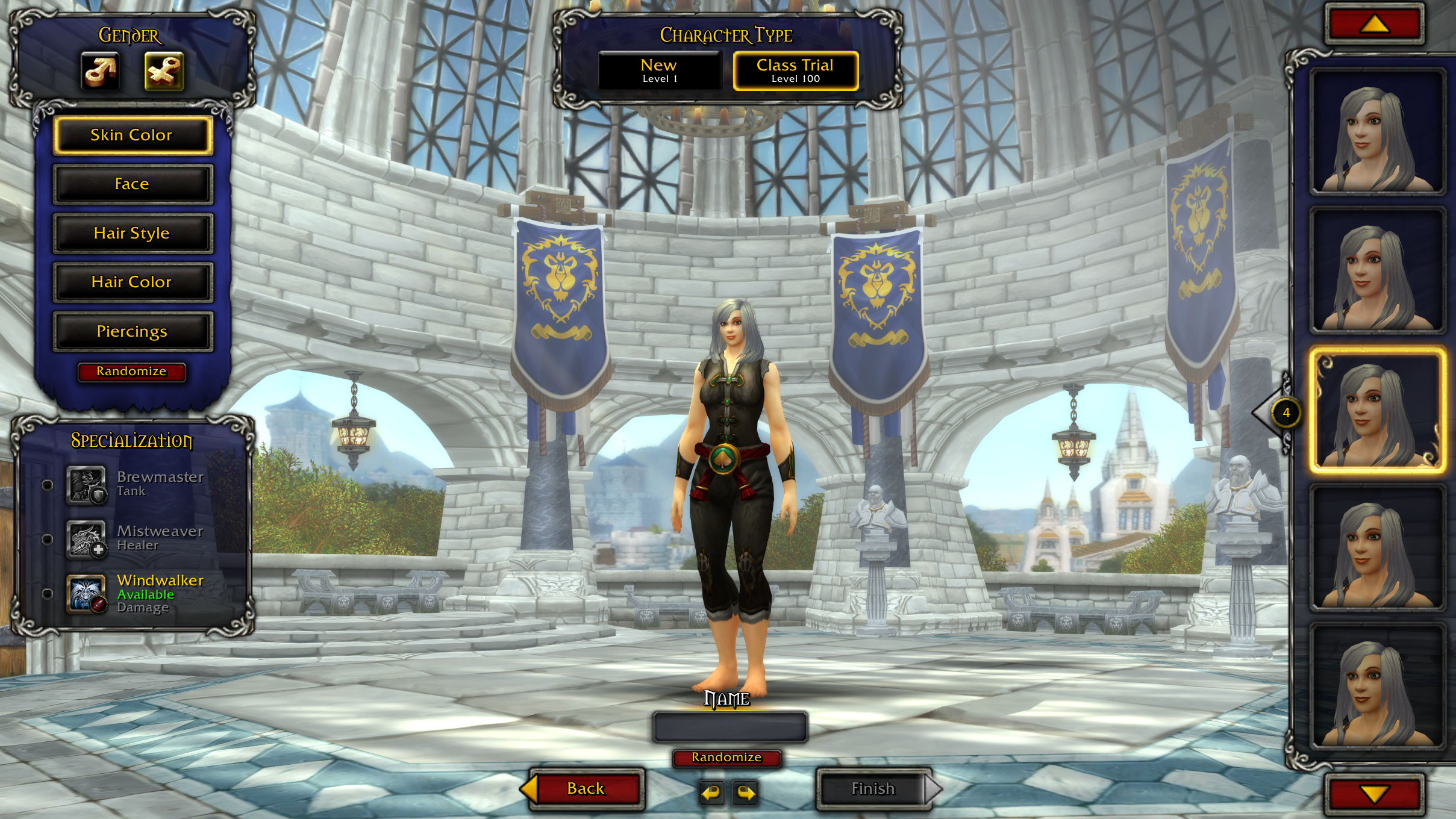Rotate the character left with the arrow

point(711,793)
